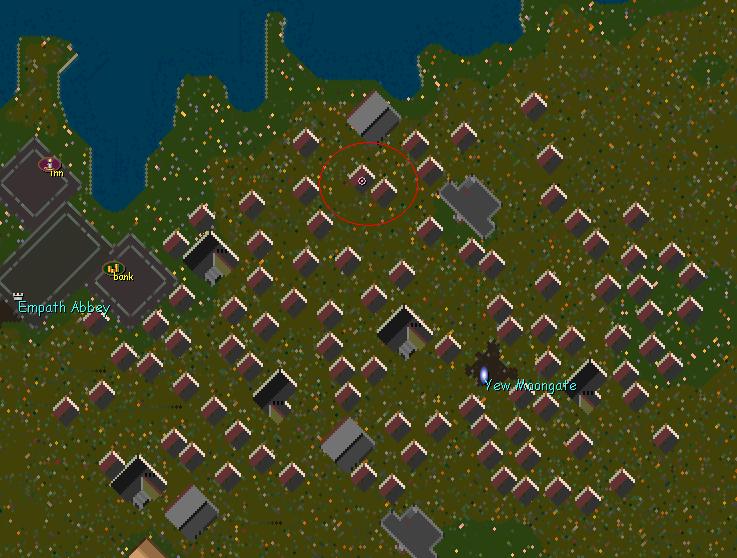
Task: Click the bank map marker icon
Action: click(x=113, y=268)
